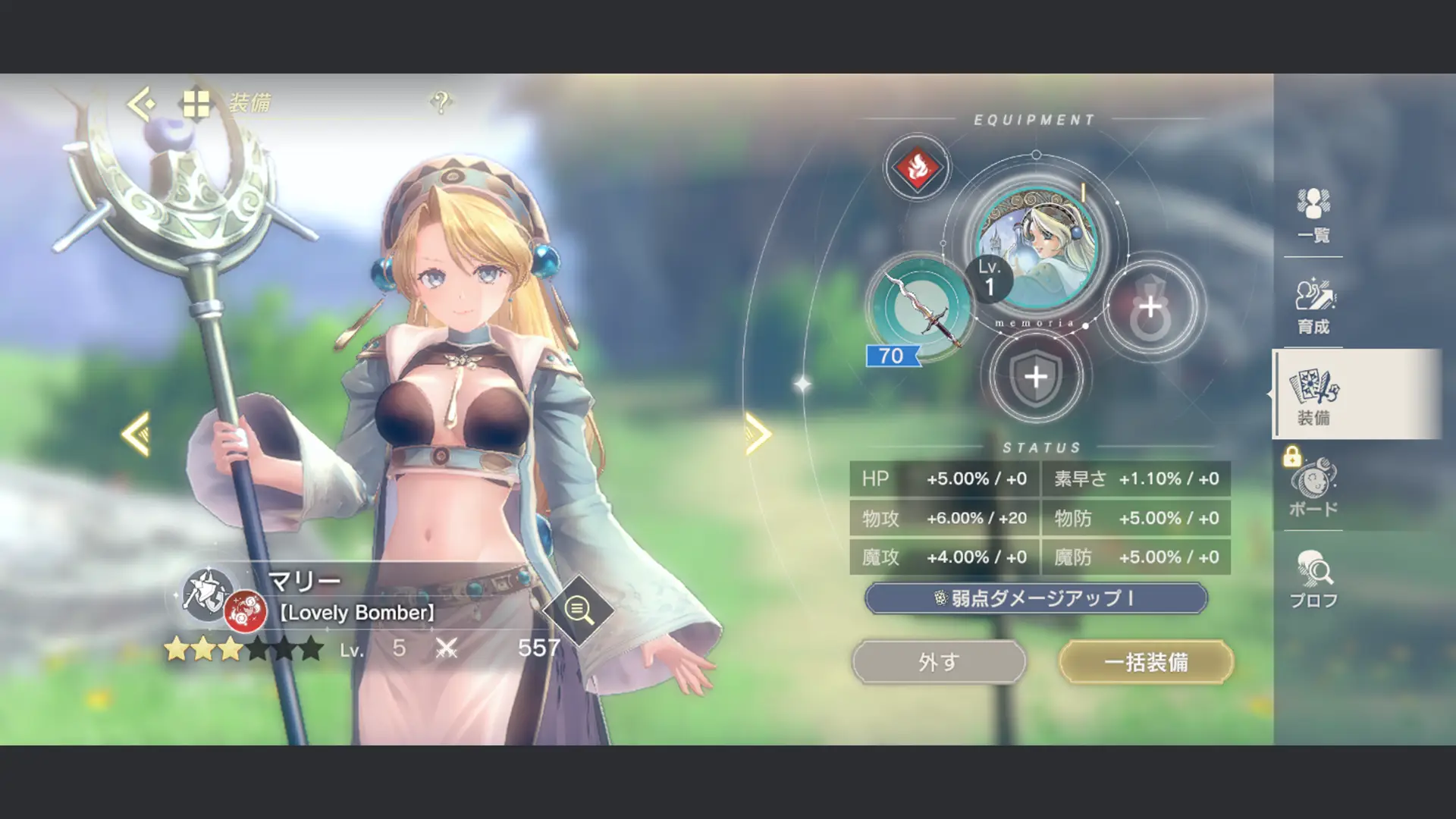
Task: Select the fire element icon in the EQUIPMENT circle
Action: point(917,168)
